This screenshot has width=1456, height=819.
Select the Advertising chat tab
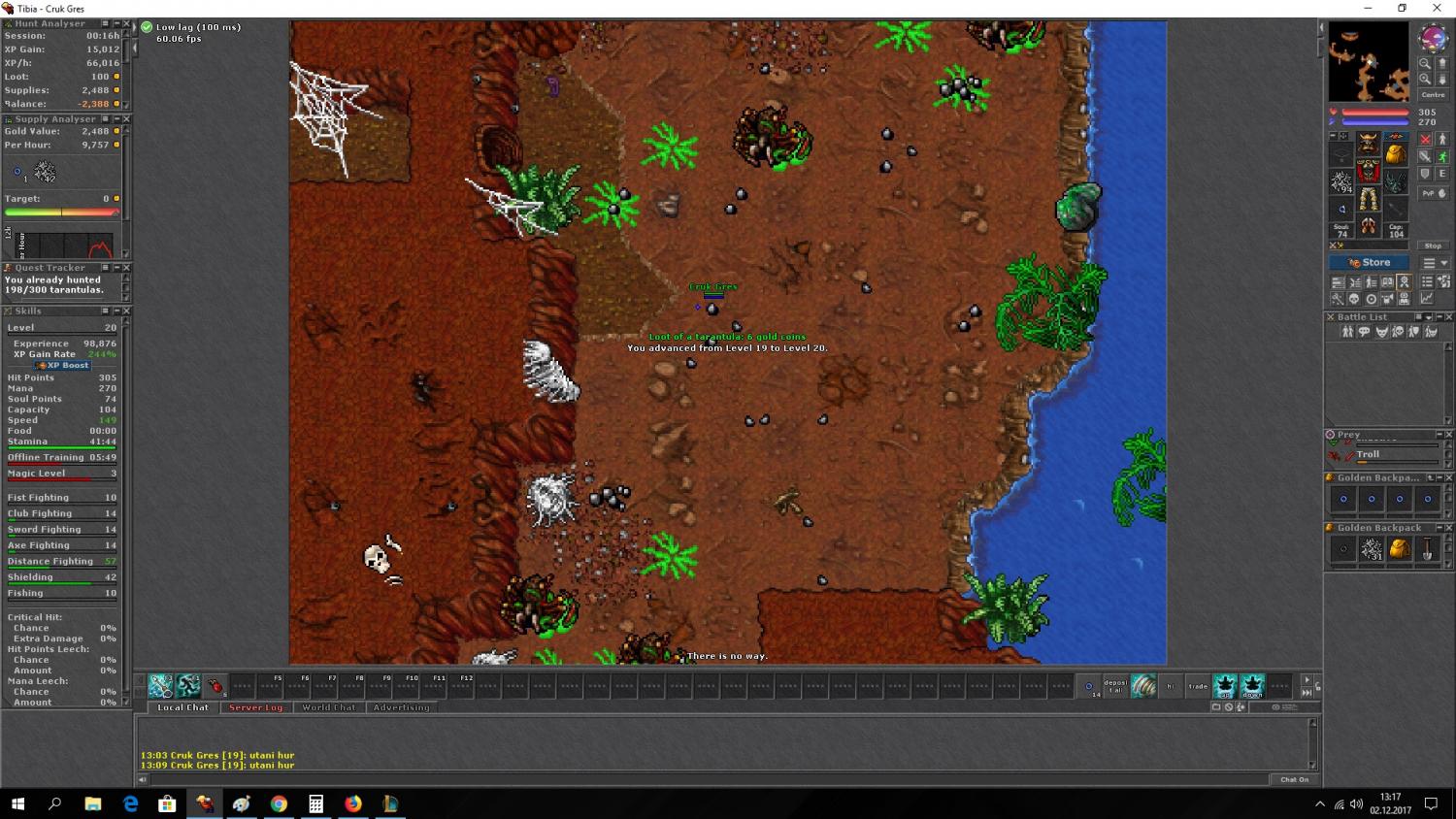(401, 707)
